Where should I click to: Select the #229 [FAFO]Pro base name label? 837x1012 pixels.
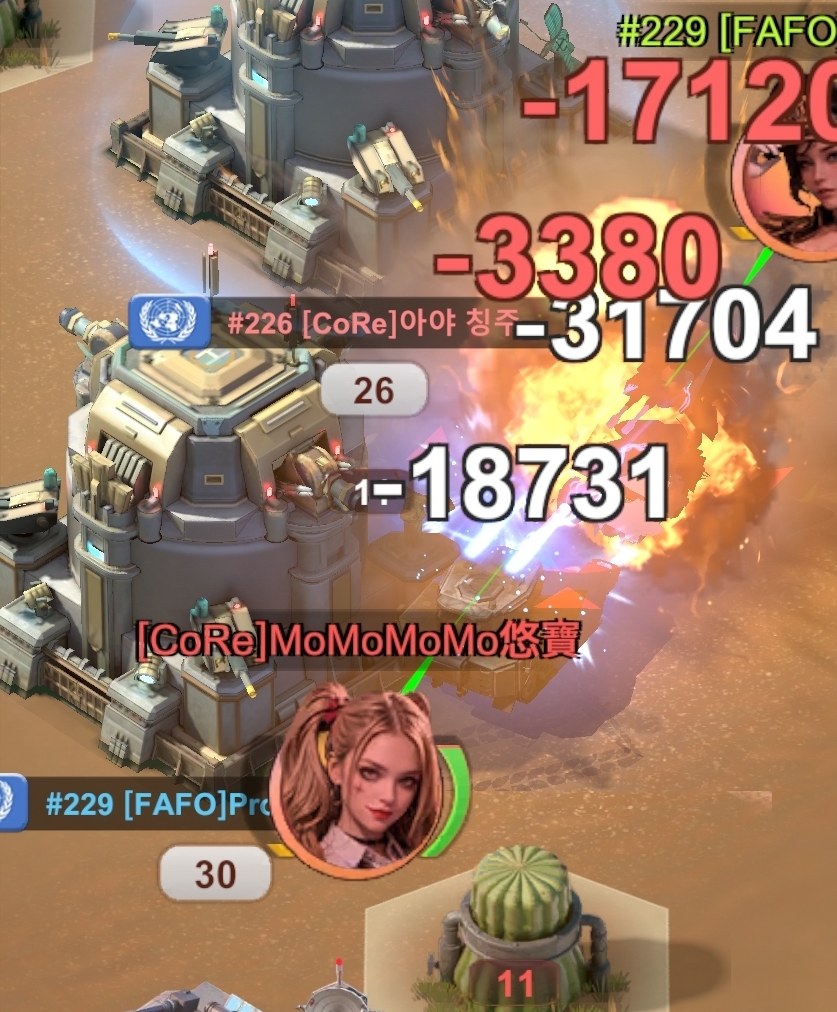(x=150, y=805)
